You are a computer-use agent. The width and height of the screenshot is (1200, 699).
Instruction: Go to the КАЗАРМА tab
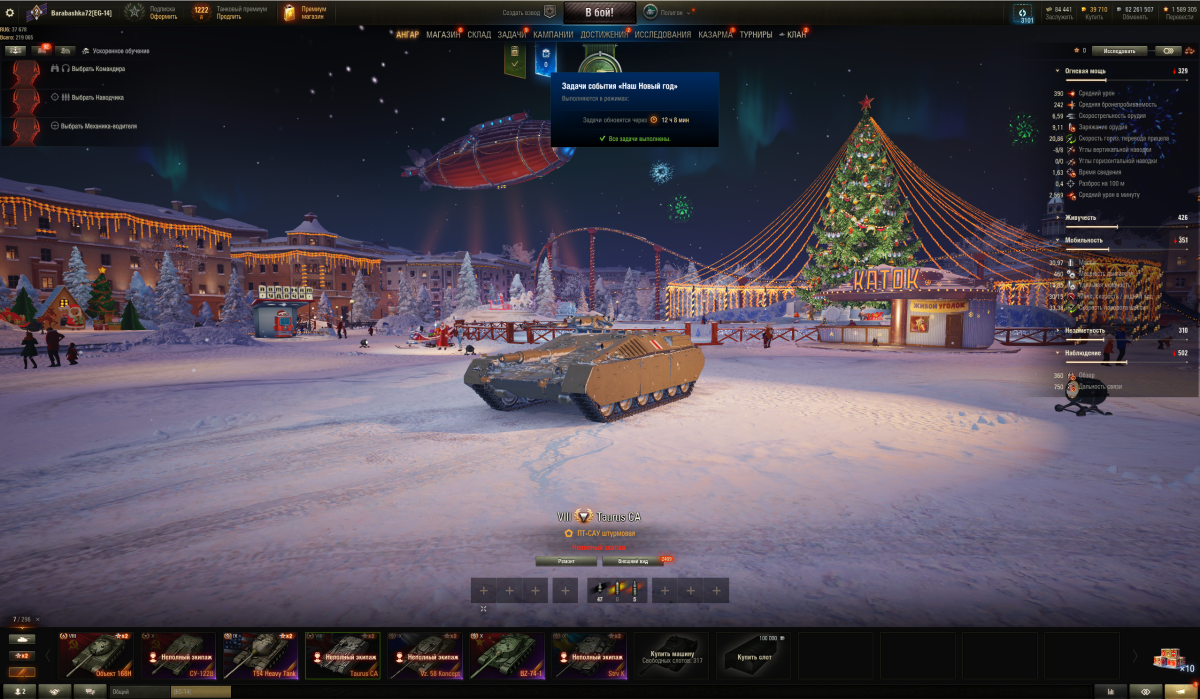(x=715, y=35)
